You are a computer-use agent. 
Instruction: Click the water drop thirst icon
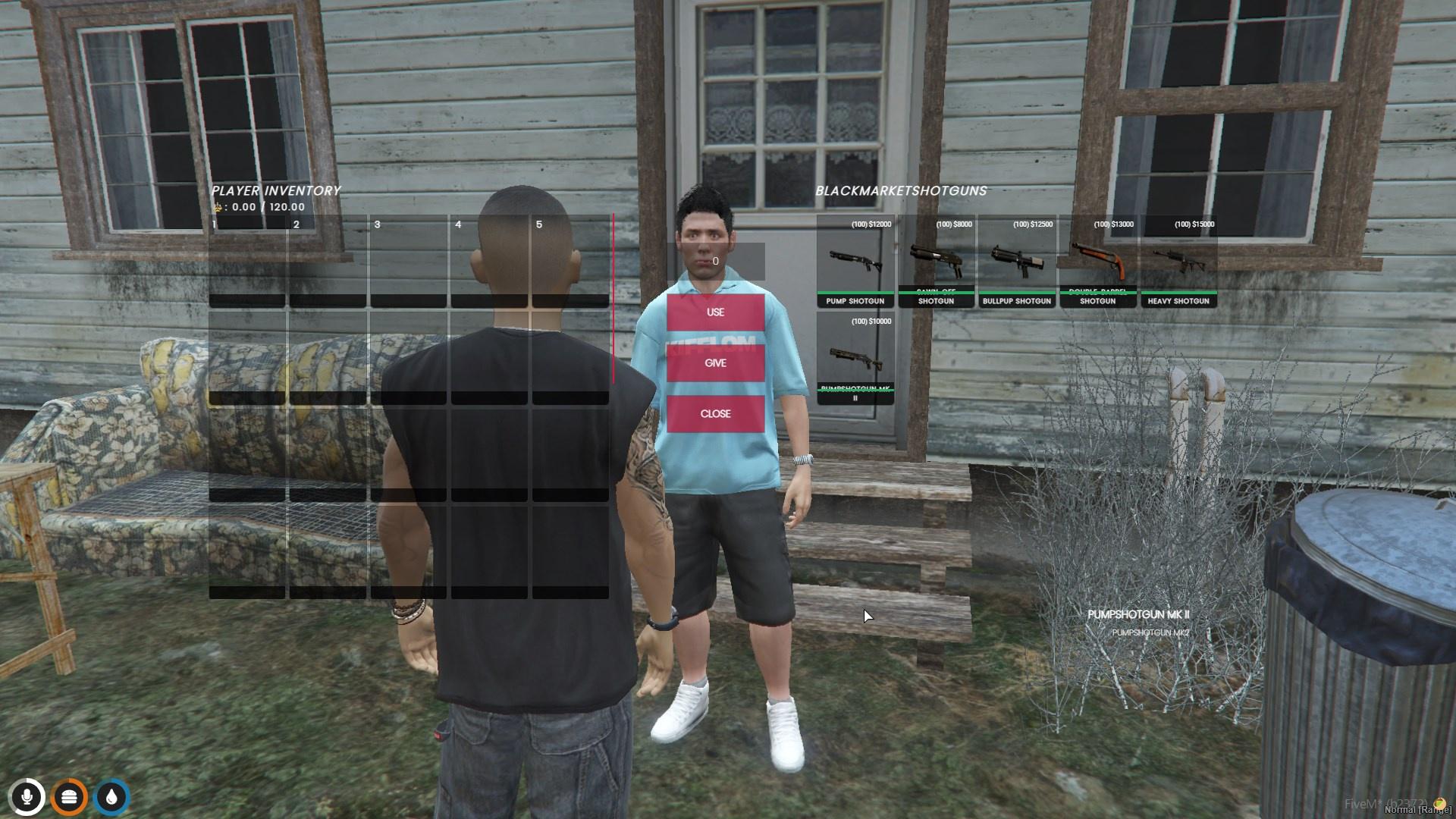[112, 797]
